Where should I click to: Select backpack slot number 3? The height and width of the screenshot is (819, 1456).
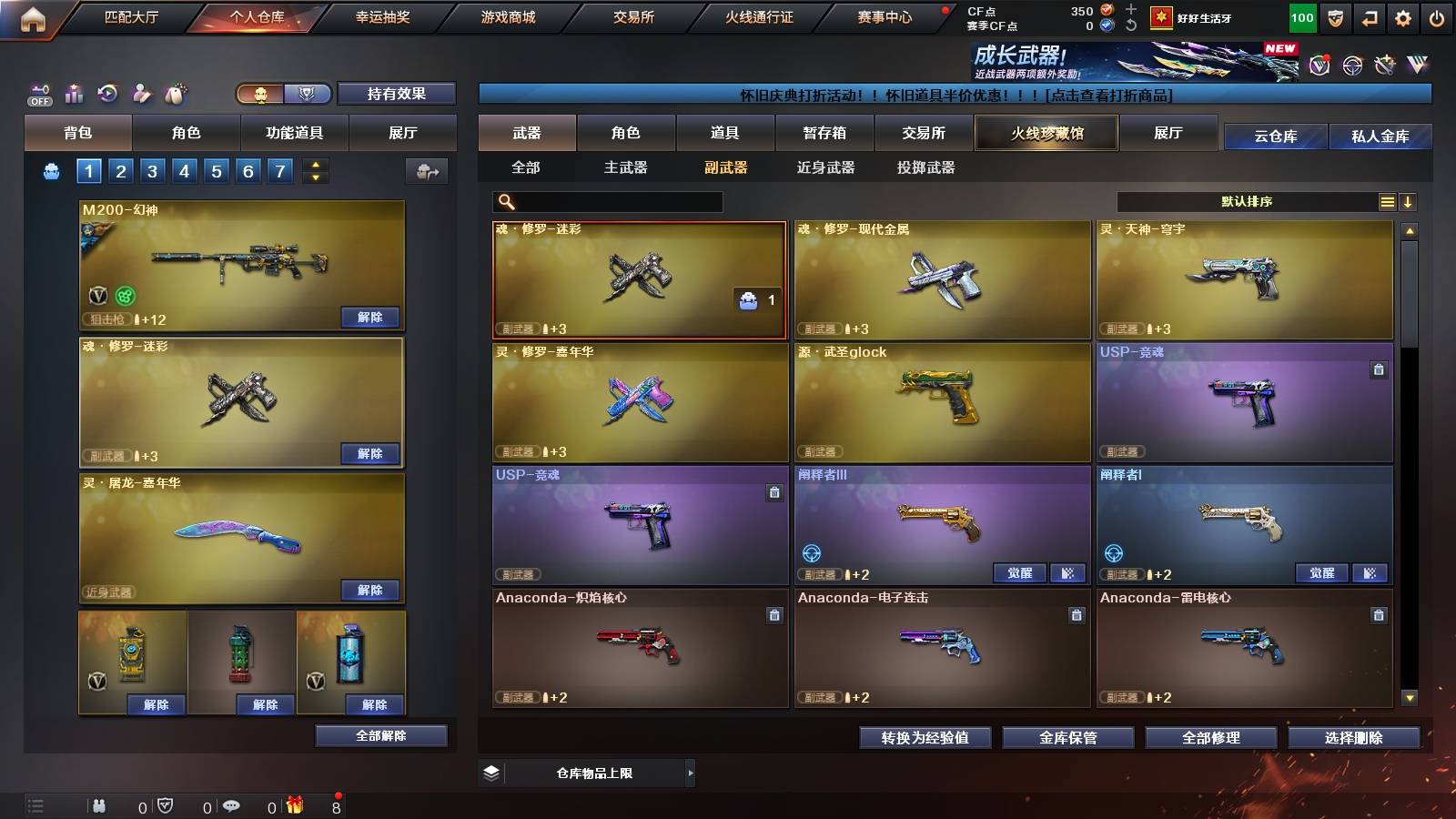154,170
